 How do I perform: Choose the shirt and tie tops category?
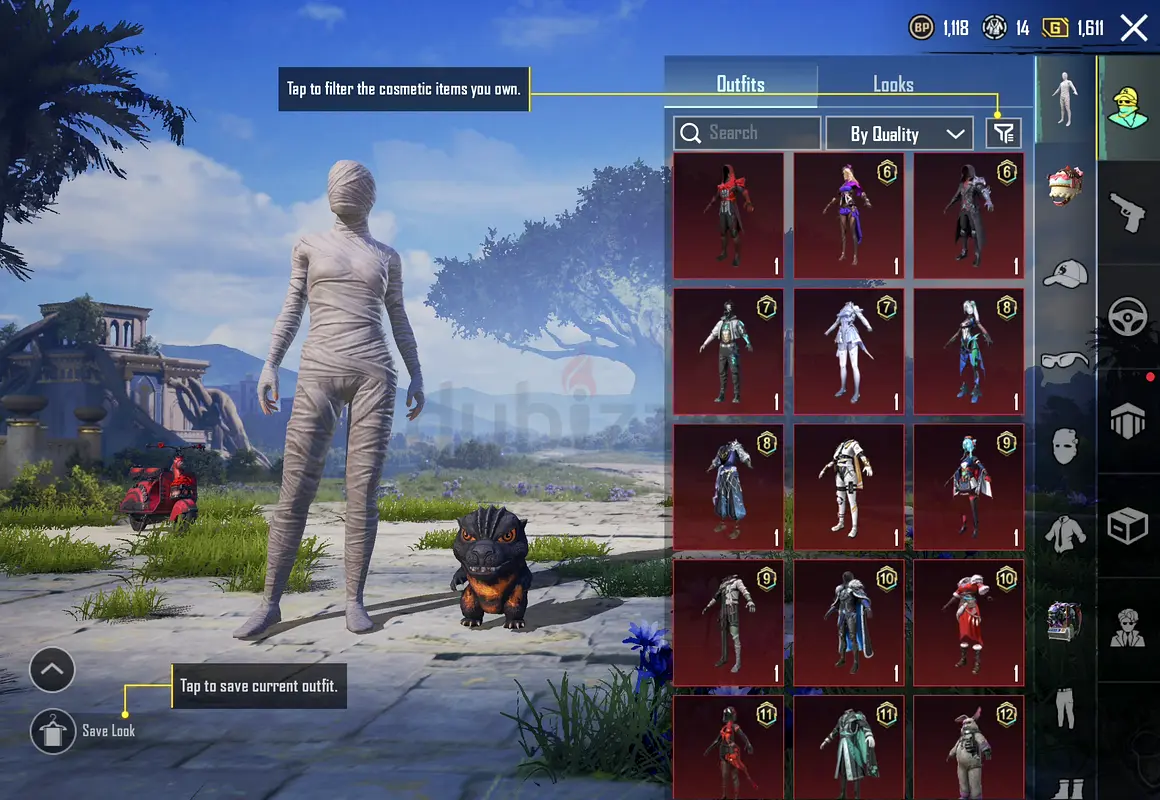(x=1065, y=533)
